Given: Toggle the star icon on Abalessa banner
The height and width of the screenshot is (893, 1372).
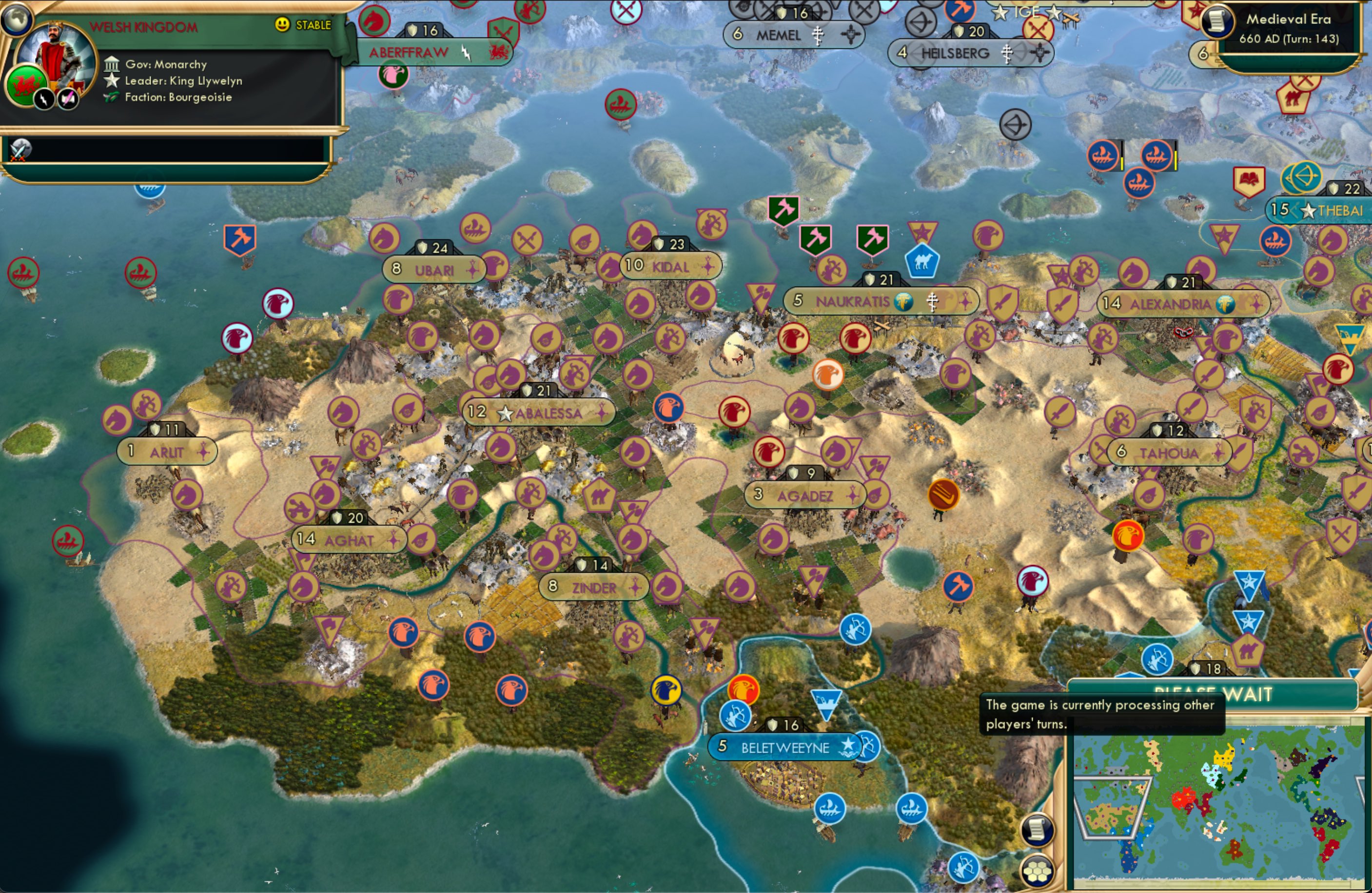Looking at the screenshot, I should tap(506, 413).
